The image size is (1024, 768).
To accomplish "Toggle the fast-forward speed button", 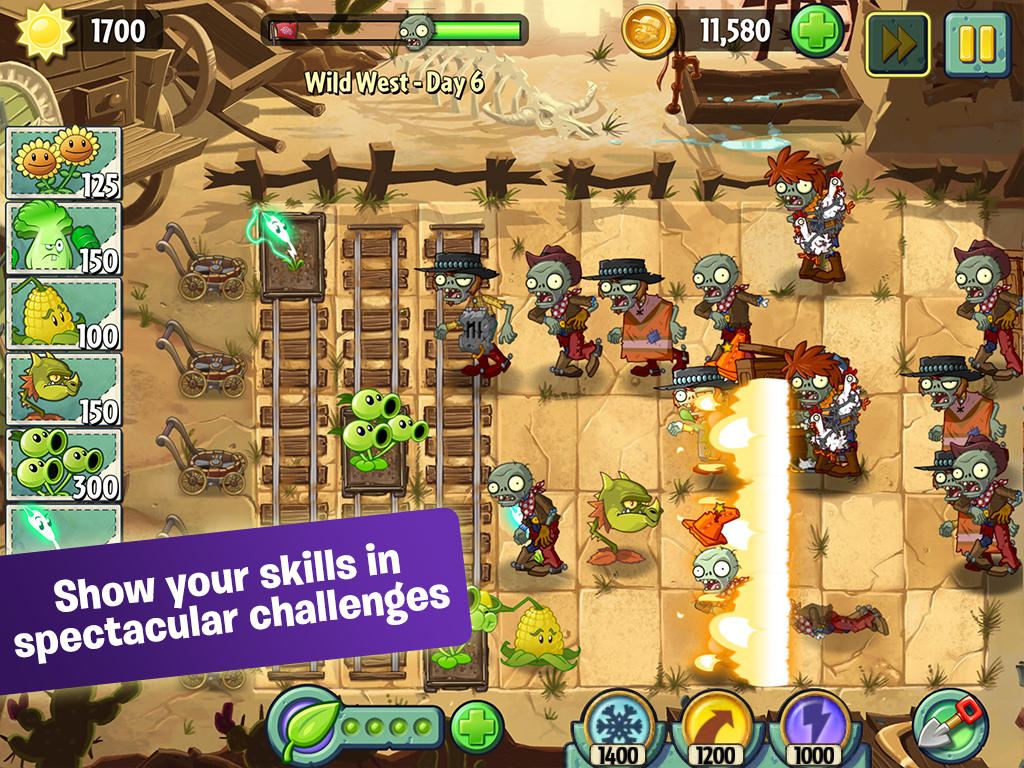I will click(x=897, y=44).
